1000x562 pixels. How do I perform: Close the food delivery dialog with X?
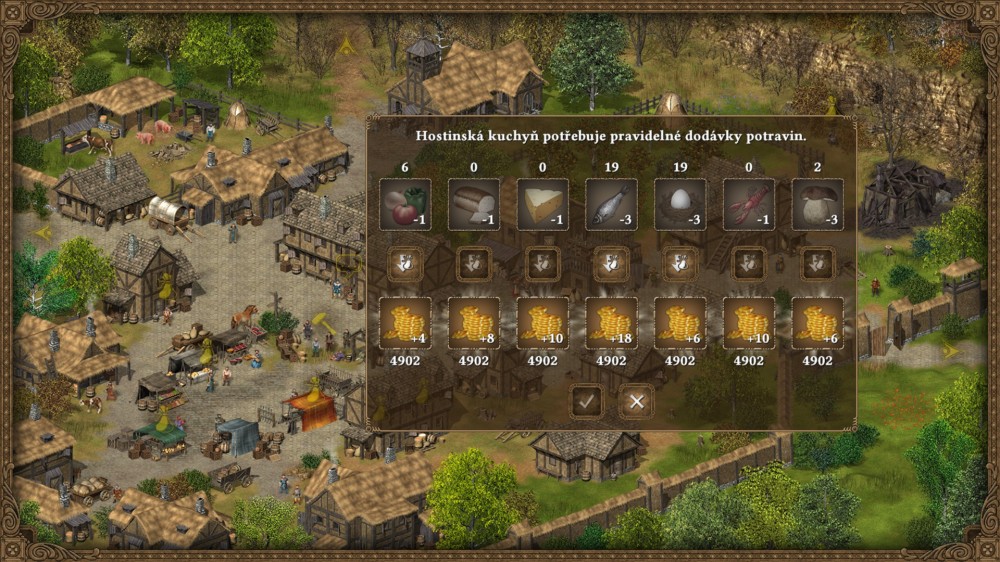pos(635,402)
